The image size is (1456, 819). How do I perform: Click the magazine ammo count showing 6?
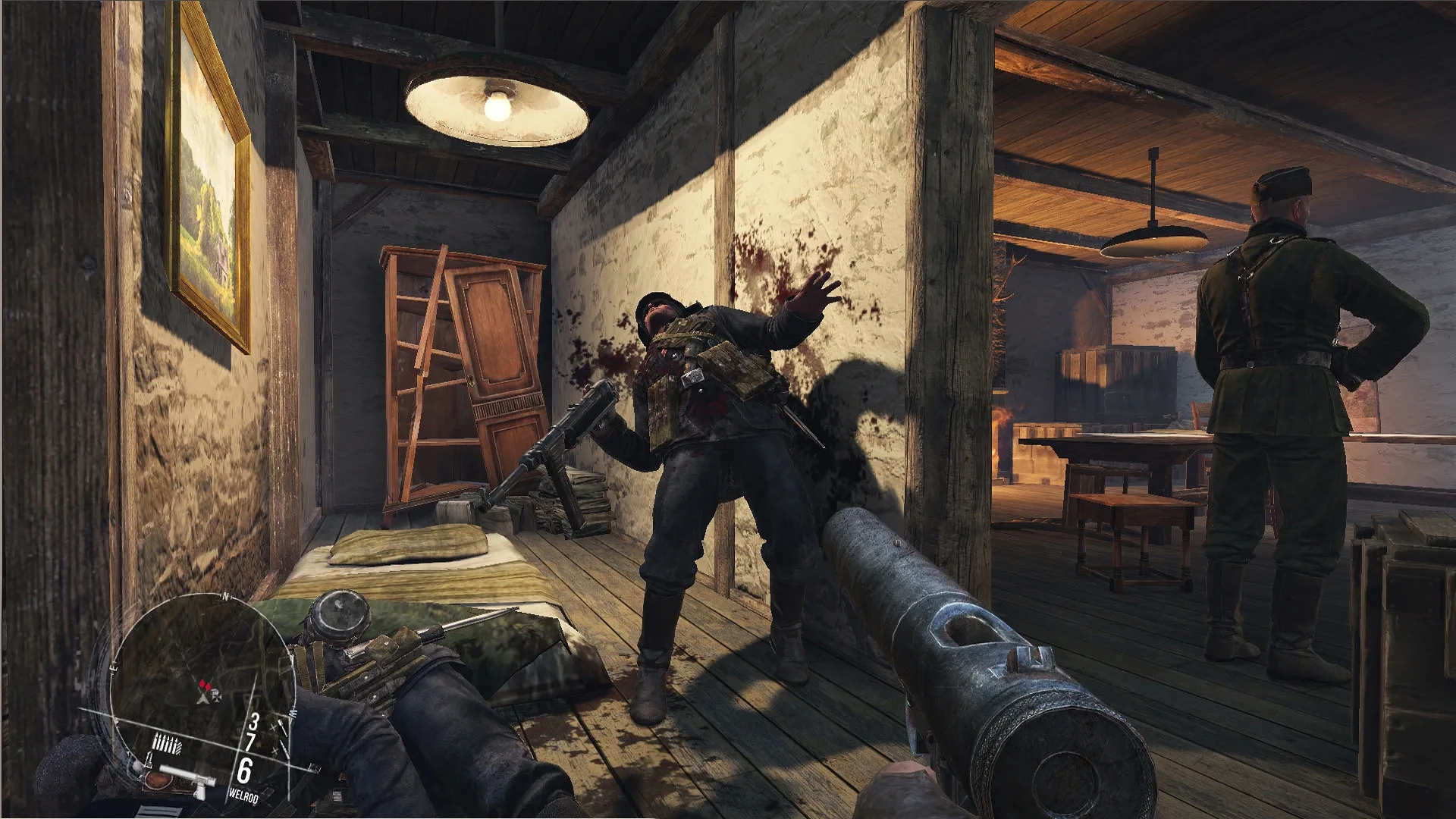[244, 771]
